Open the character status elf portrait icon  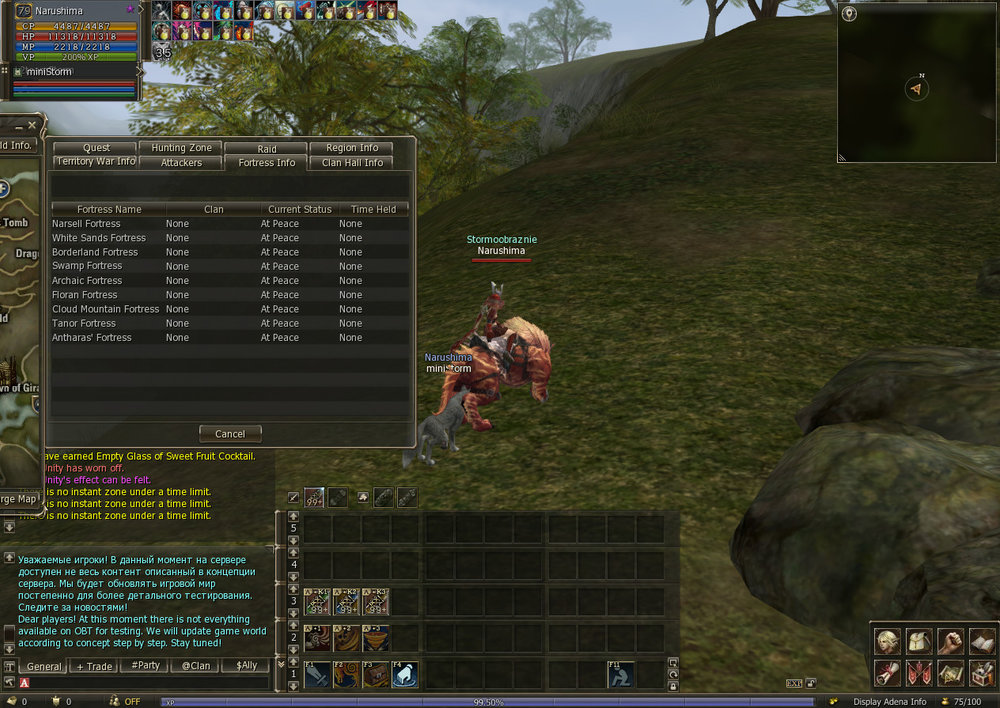(x=887, y=641)
